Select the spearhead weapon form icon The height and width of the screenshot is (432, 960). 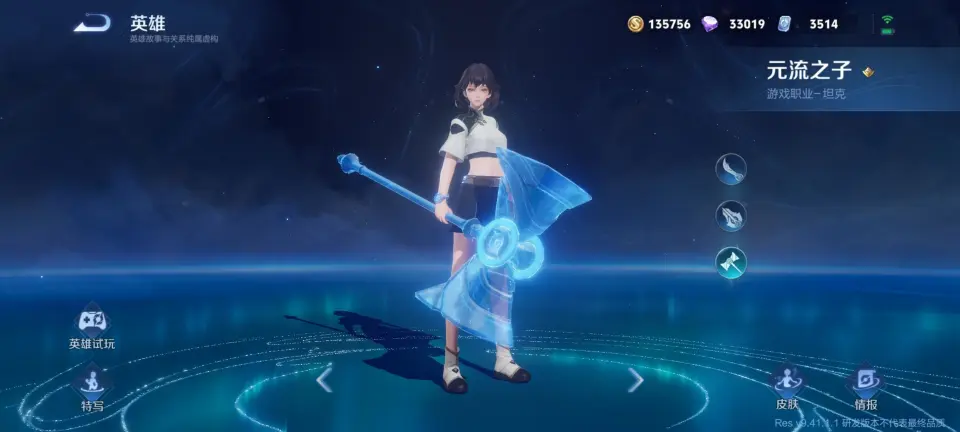click(x=731, y=215)
